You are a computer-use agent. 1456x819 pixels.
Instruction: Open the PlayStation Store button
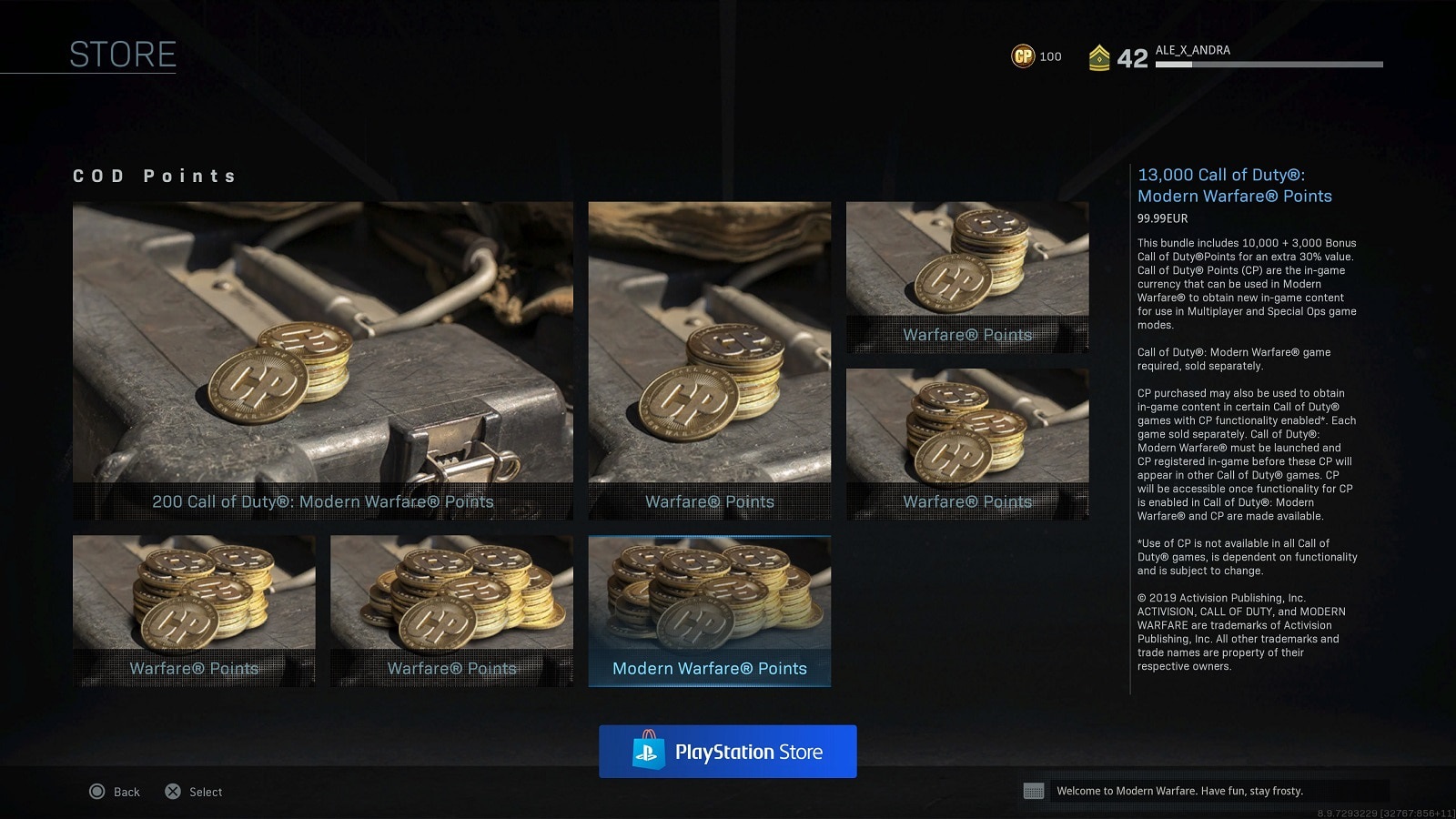[x=727, y=752]
